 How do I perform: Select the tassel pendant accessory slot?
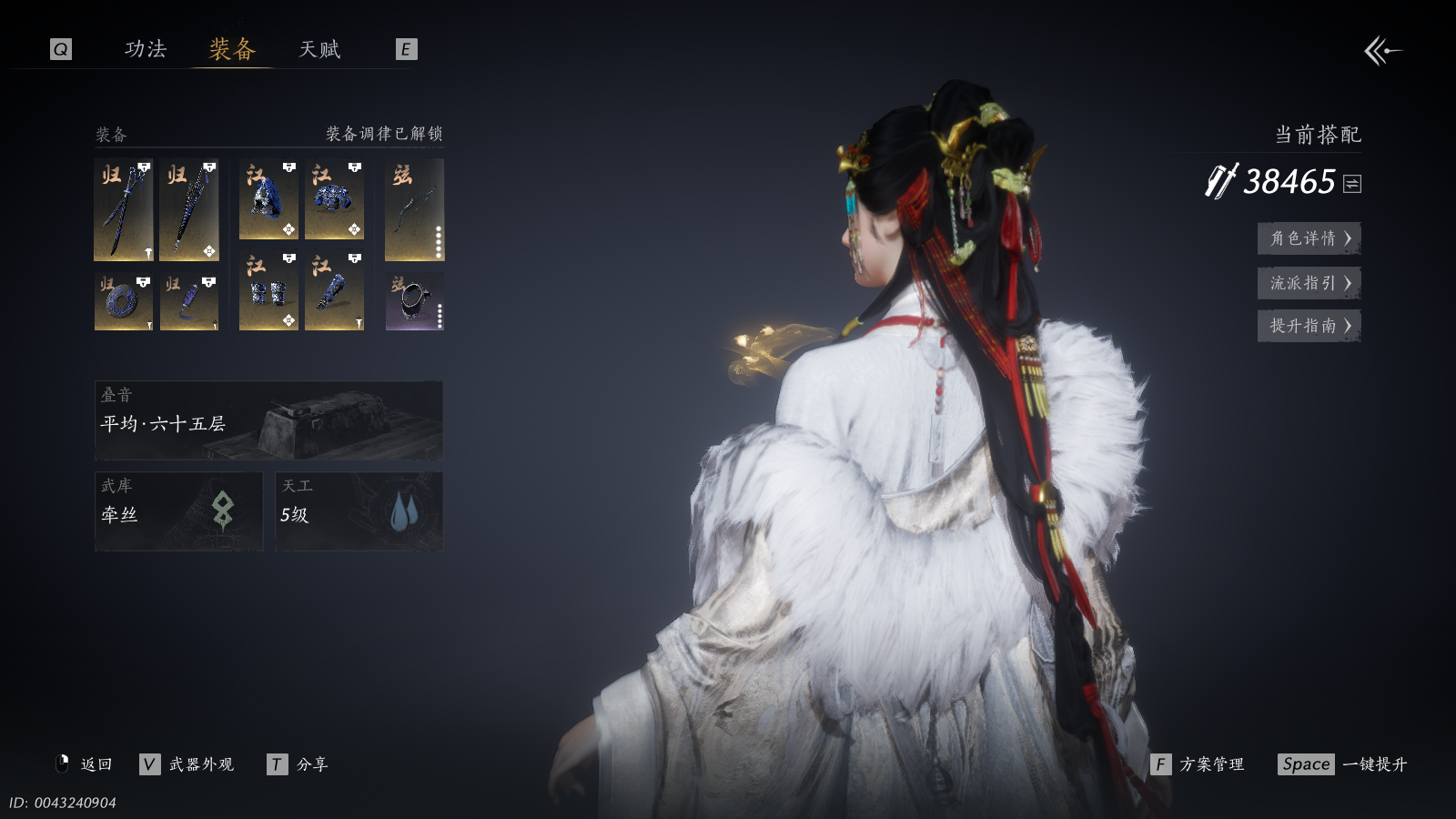coord(189,301)
